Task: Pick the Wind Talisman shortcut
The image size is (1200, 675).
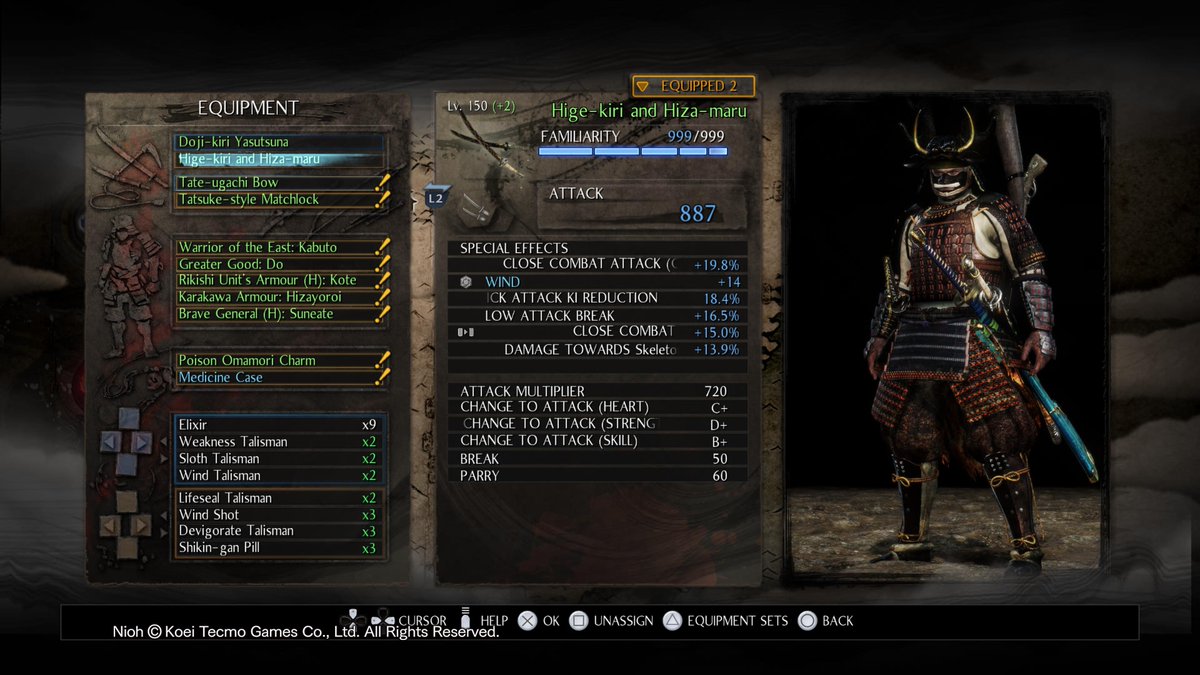Action: pos(277,475)
